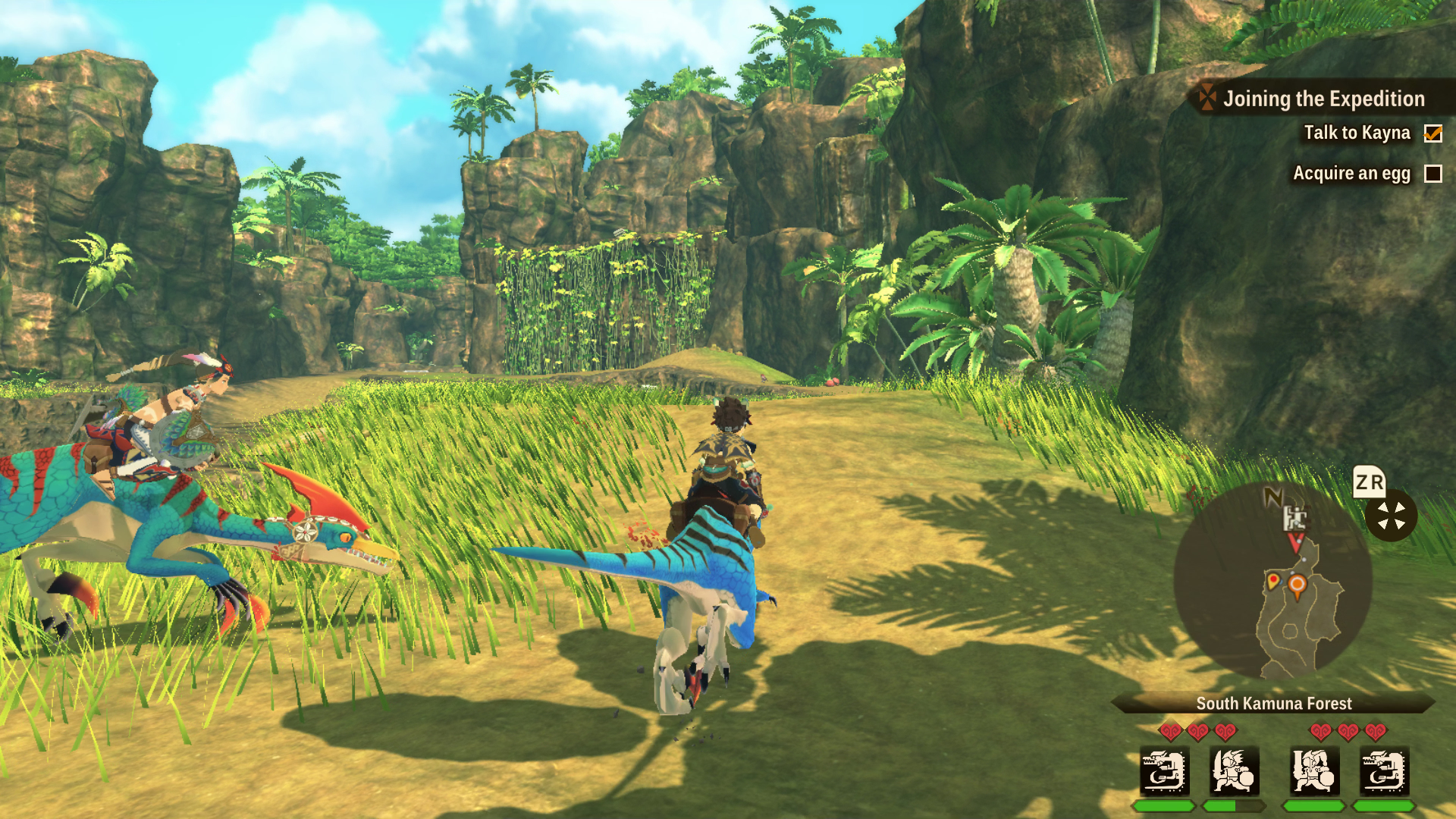Expand the minimap with the four-arrow icon
The width and height of the screenshot is (1456, 819).
(1391, 516)
